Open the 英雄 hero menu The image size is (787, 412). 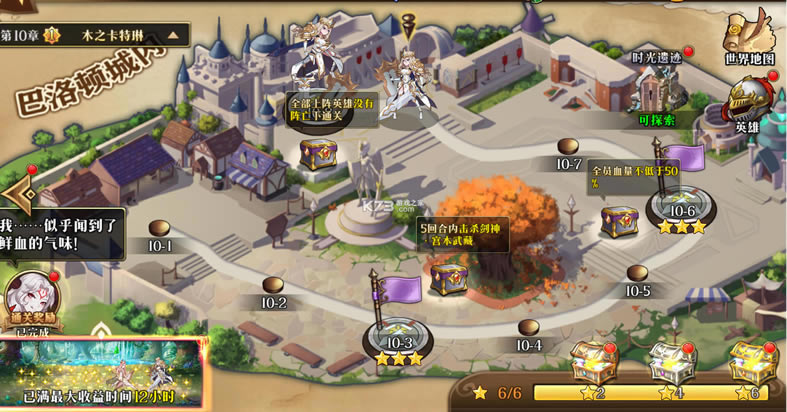click(x=748, y=105)
